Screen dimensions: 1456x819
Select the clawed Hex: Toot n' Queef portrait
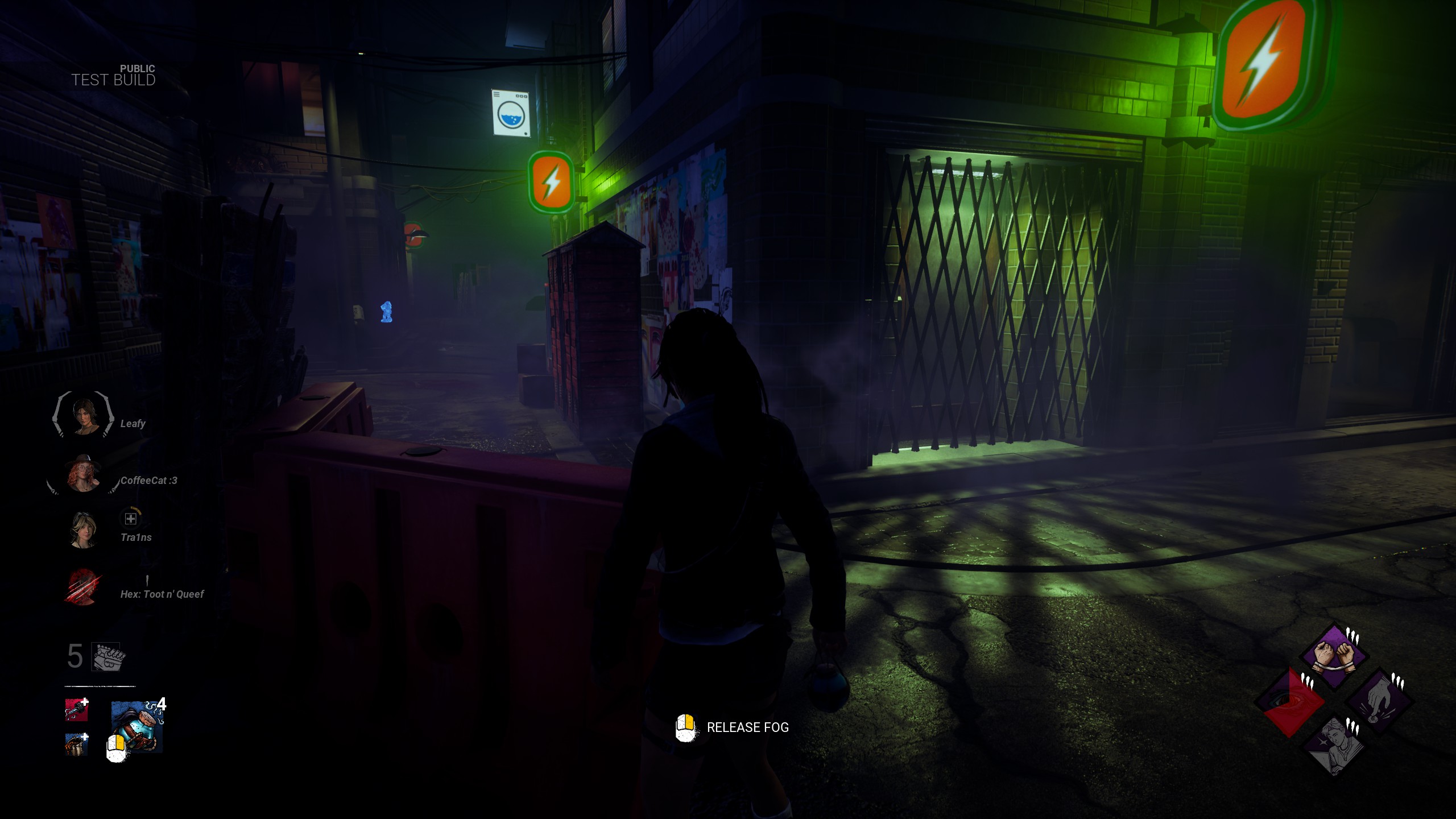point(84,586)
